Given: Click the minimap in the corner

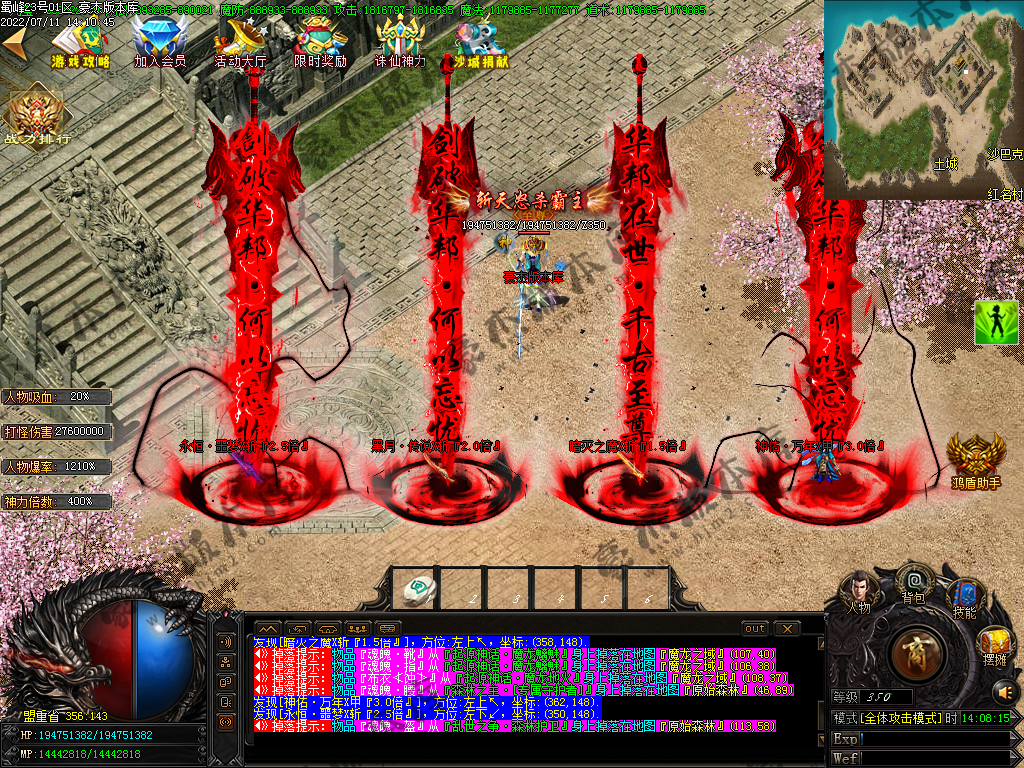Looking at the screenshot, I should (x=922, y=100).
